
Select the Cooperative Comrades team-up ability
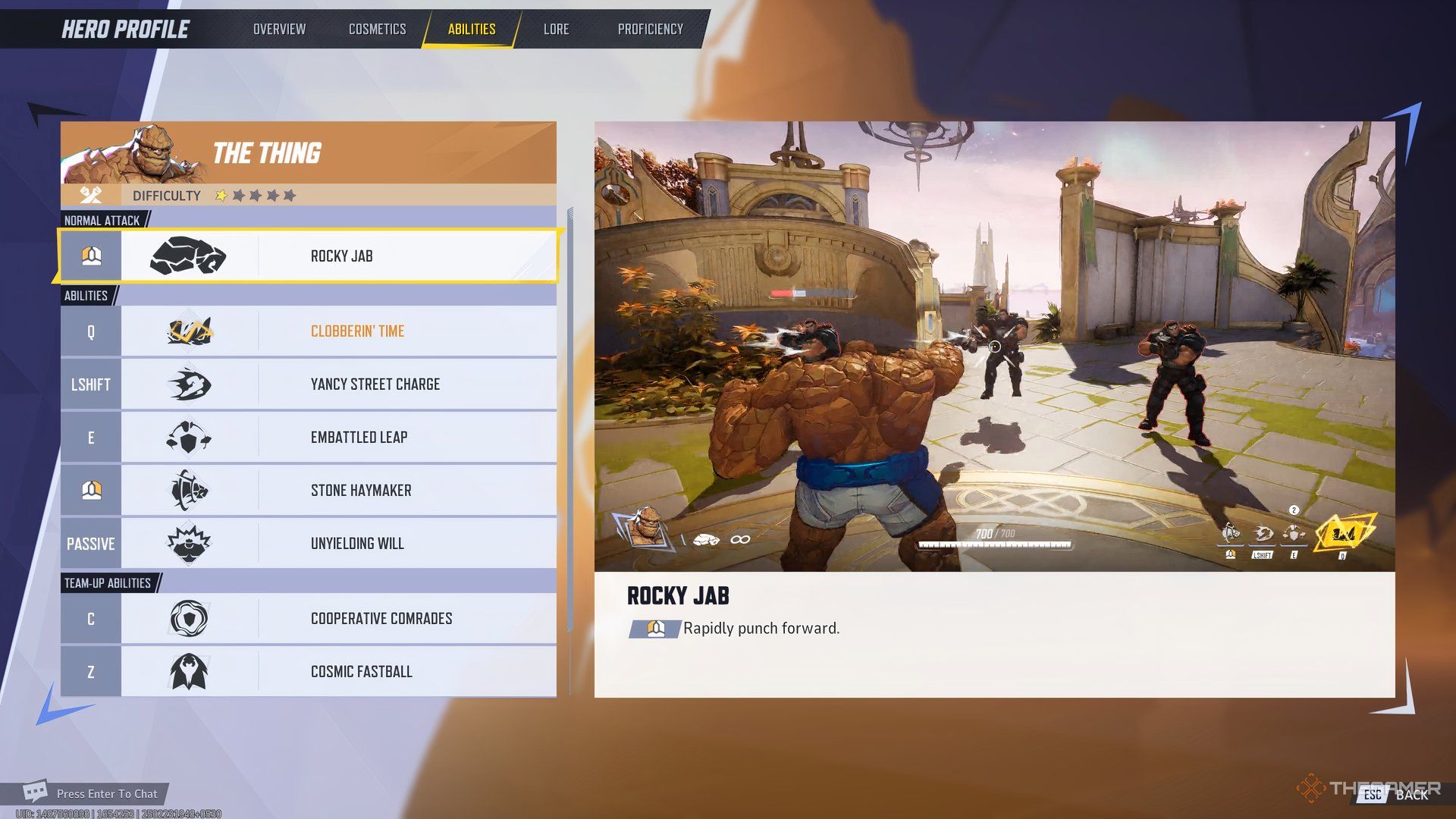click(x=381, y=619)
